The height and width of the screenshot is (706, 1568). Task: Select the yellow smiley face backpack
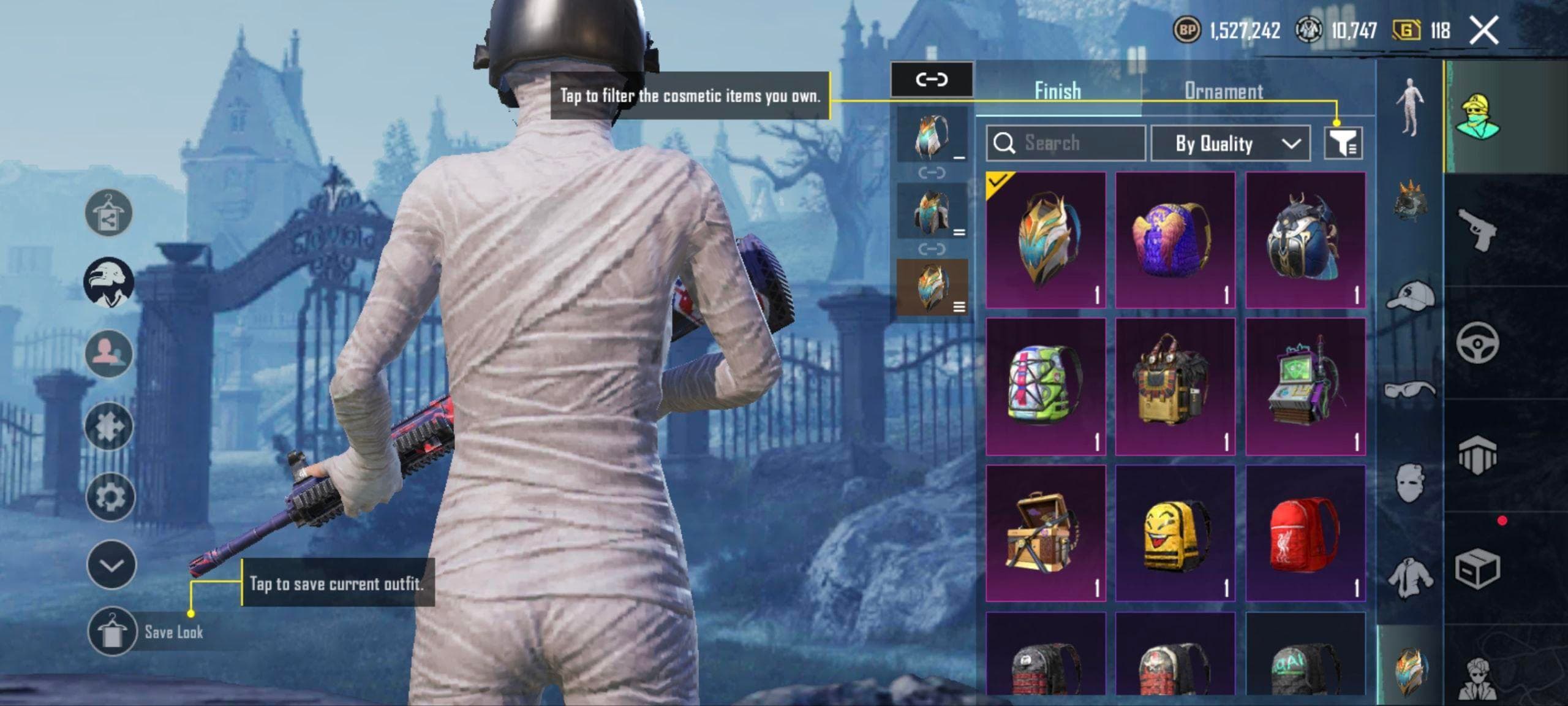pyautogui.click(x=1175, y=533)
